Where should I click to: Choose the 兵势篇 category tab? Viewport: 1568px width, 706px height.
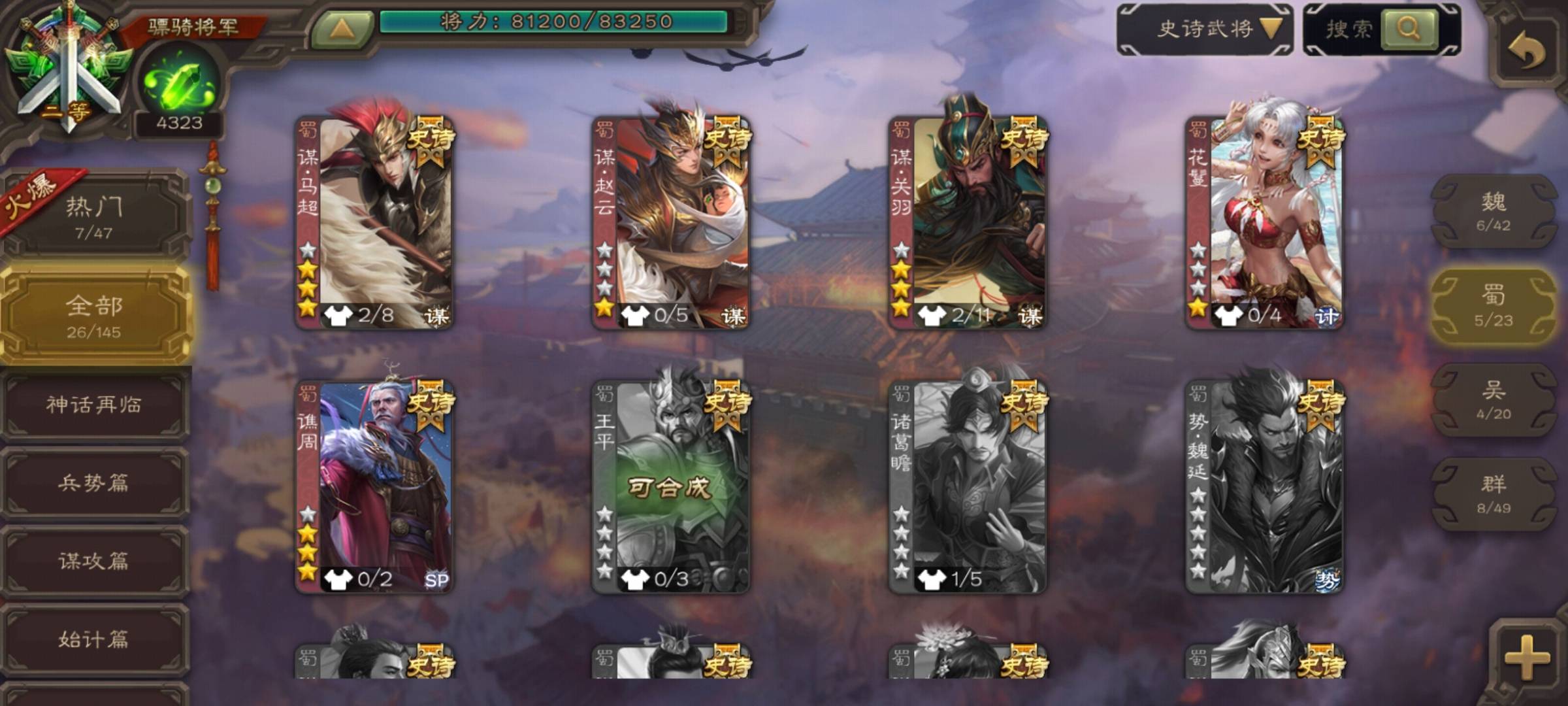[x=94, y=484]
